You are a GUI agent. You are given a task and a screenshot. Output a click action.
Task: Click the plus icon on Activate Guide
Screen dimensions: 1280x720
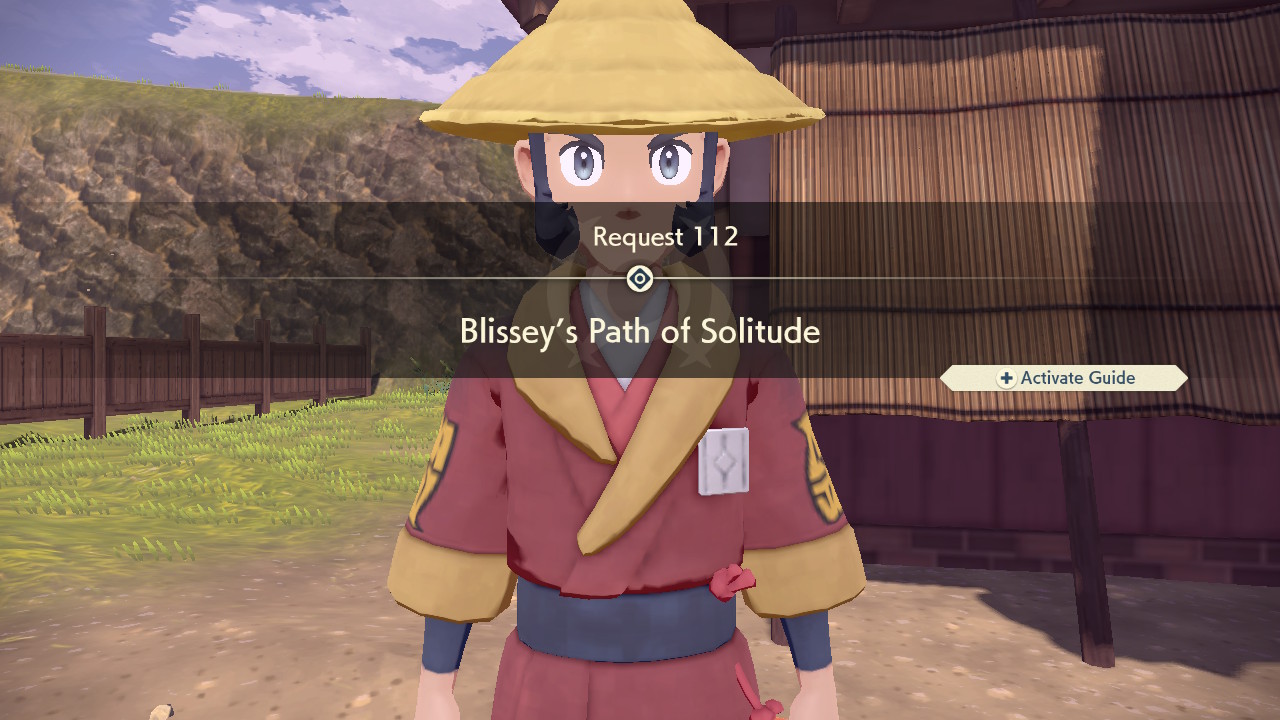(x=1009, y=378)
